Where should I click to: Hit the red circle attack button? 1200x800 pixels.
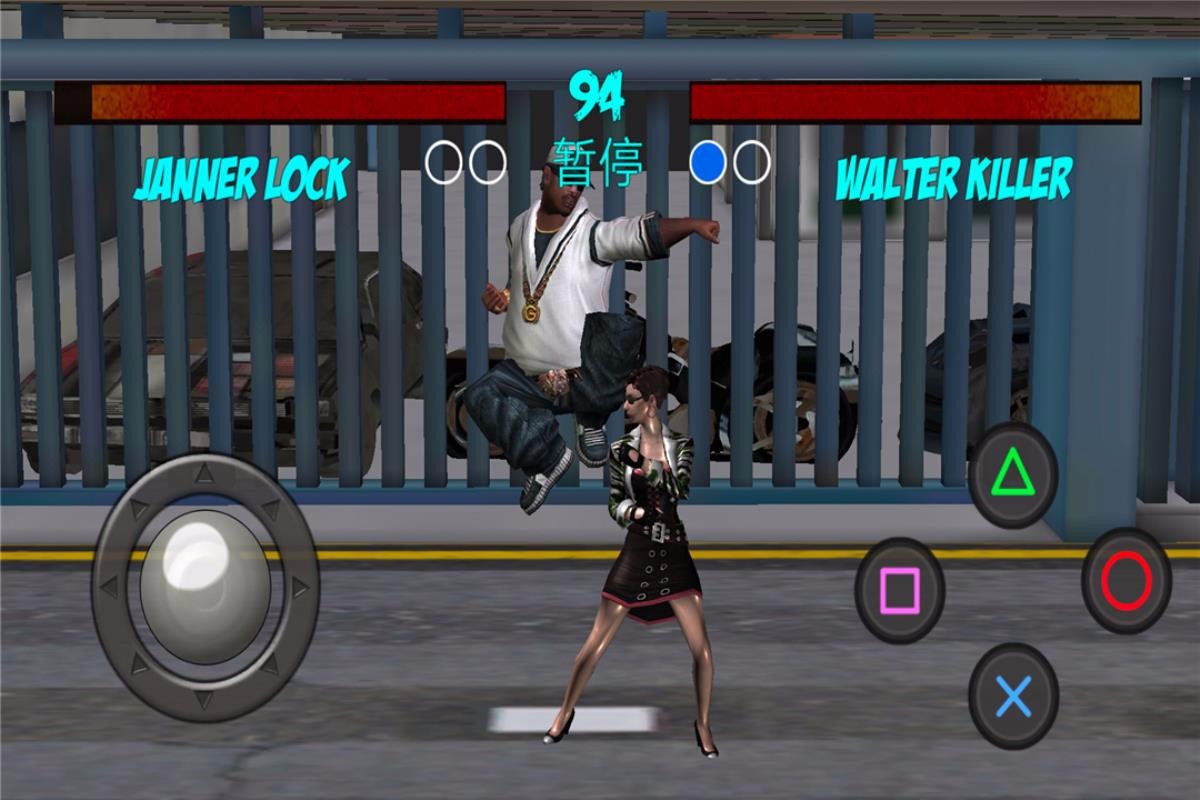pos(1126,581)
